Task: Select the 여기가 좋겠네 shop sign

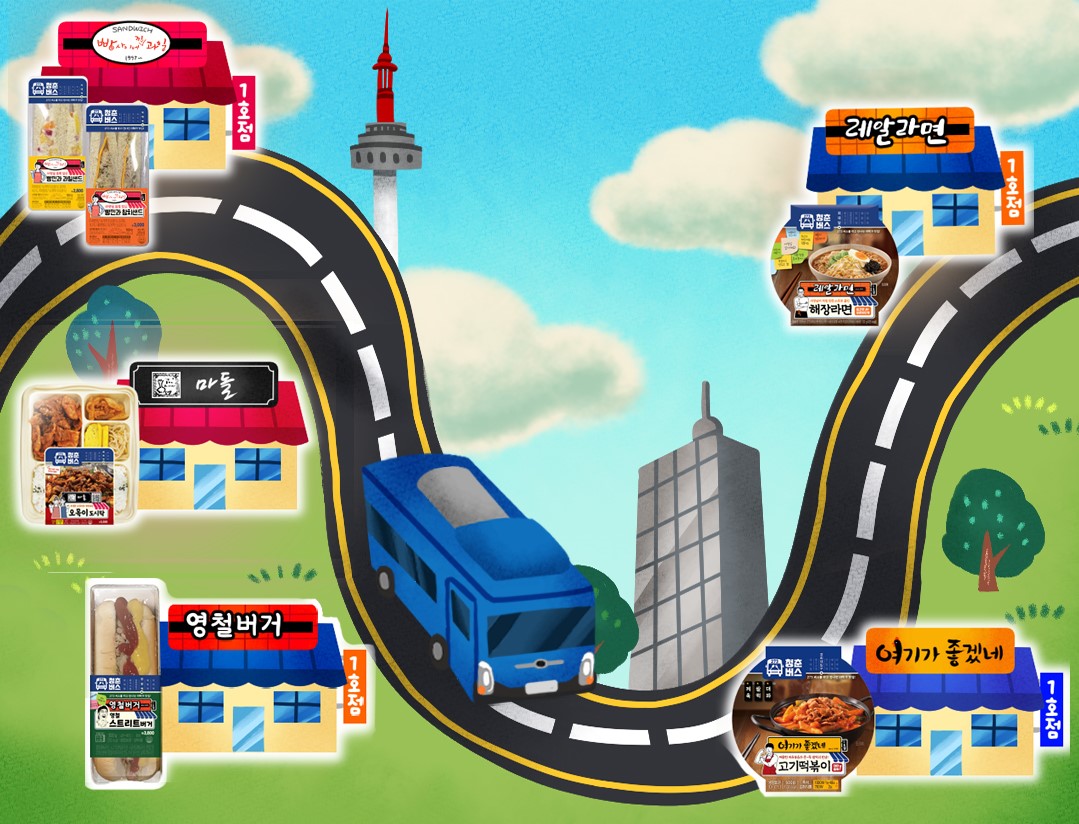Action: [x=938, y=654]
